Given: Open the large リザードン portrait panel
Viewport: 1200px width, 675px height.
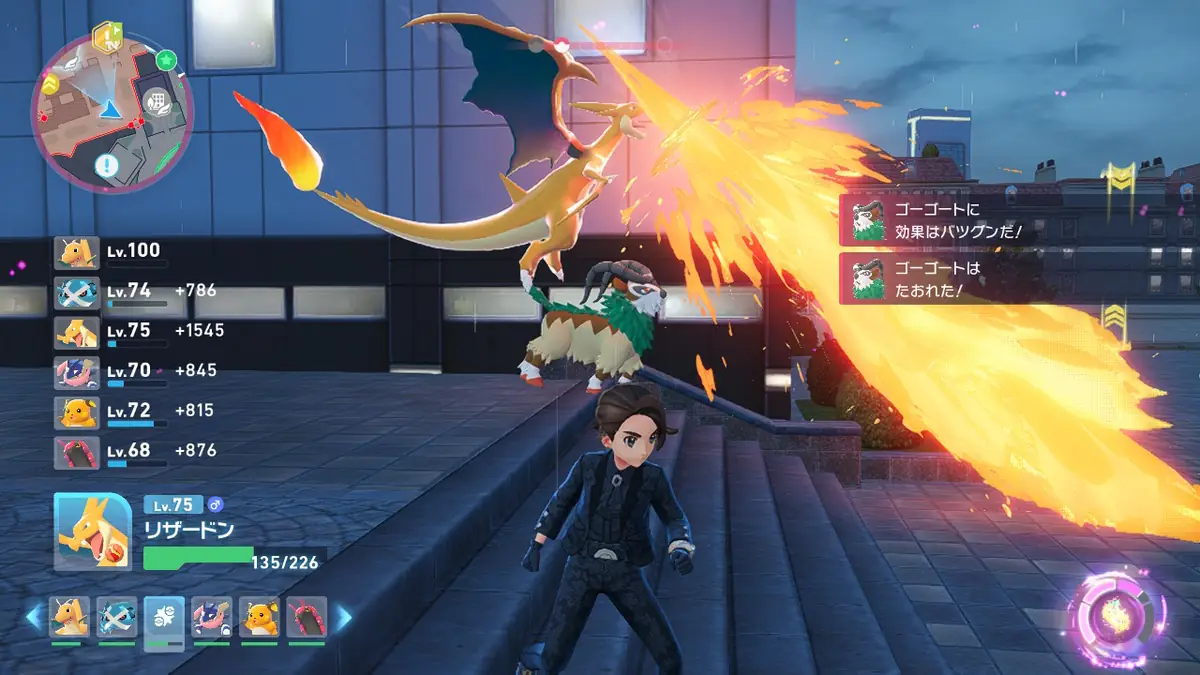Looking at the screenshot, I should point(92,530).
